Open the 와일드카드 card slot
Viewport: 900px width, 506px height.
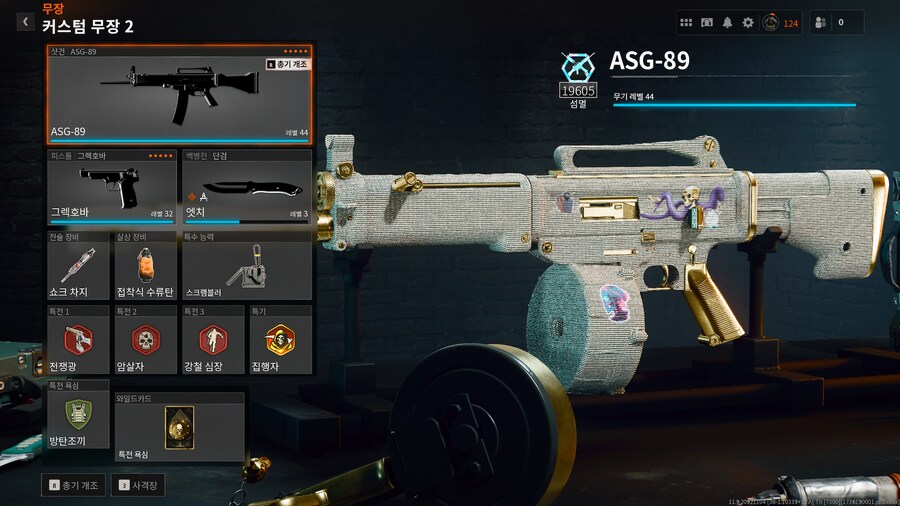coord(179,426)
